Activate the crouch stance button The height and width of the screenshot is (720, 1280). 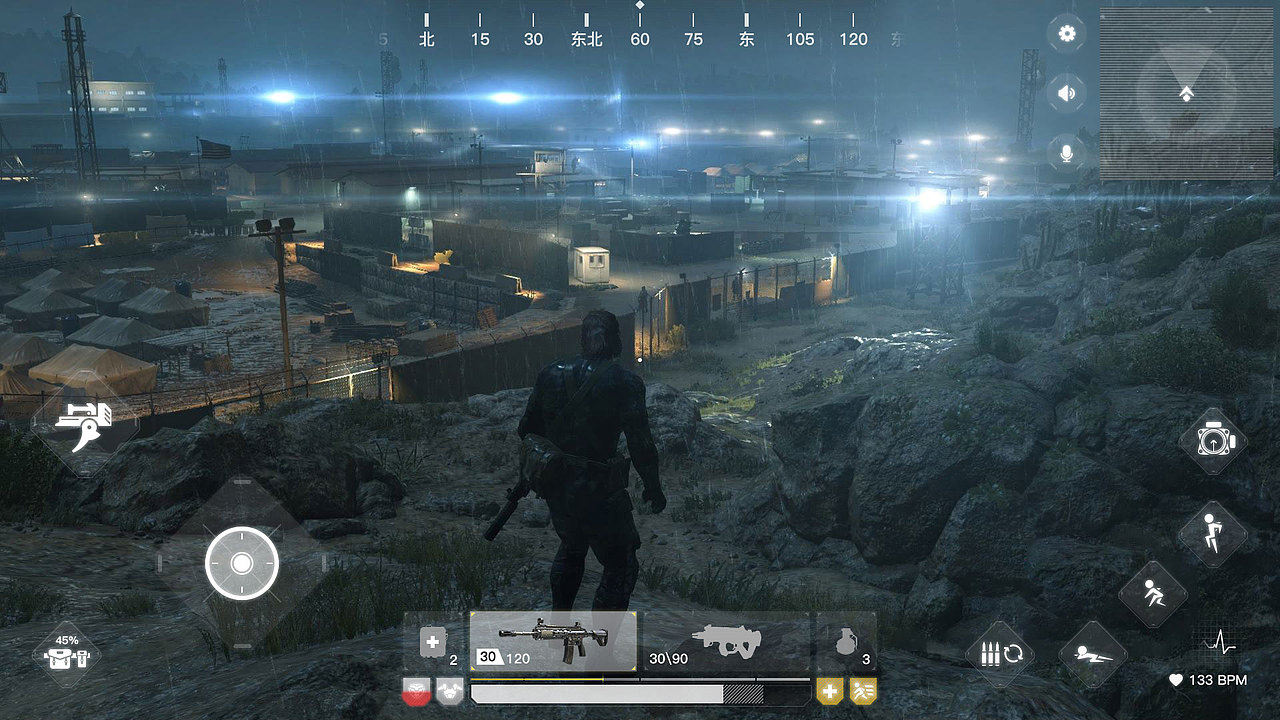click(x=1152, y=594)
